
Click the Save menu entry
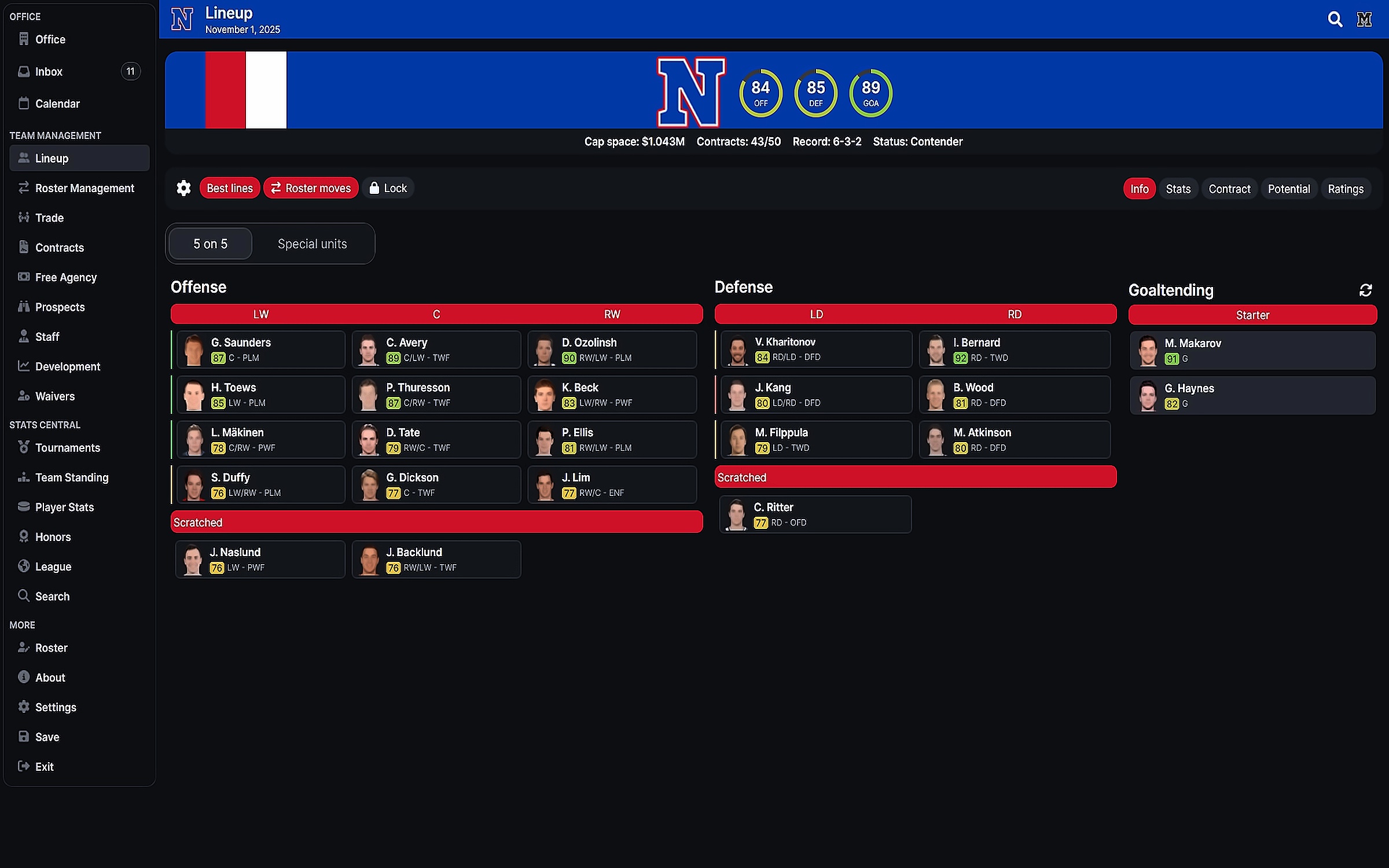[x=47, y=737]
